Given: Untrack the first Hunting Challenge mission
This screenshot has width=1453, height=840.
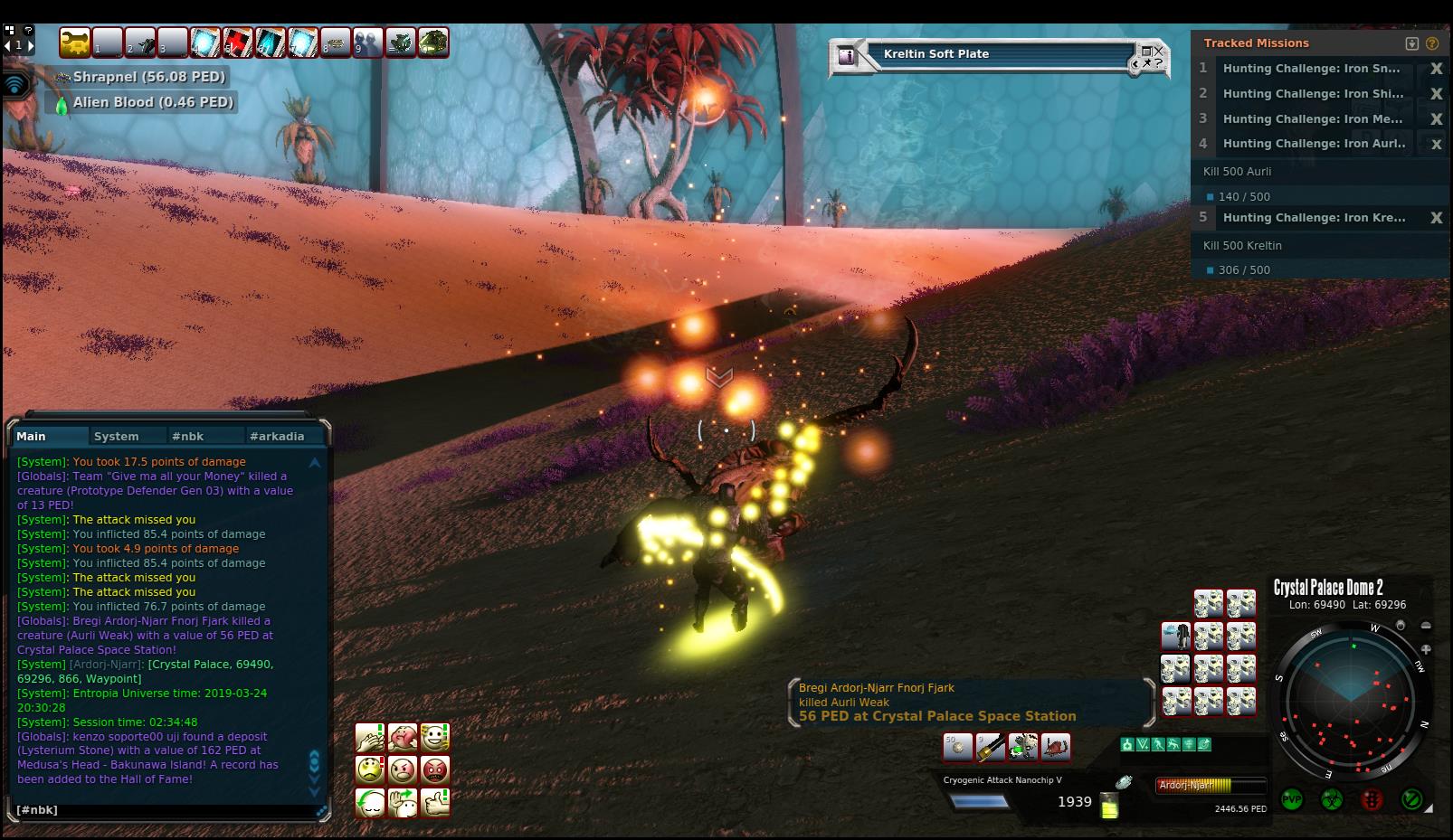Looking at the screenshot, I should click(1435, 69).
